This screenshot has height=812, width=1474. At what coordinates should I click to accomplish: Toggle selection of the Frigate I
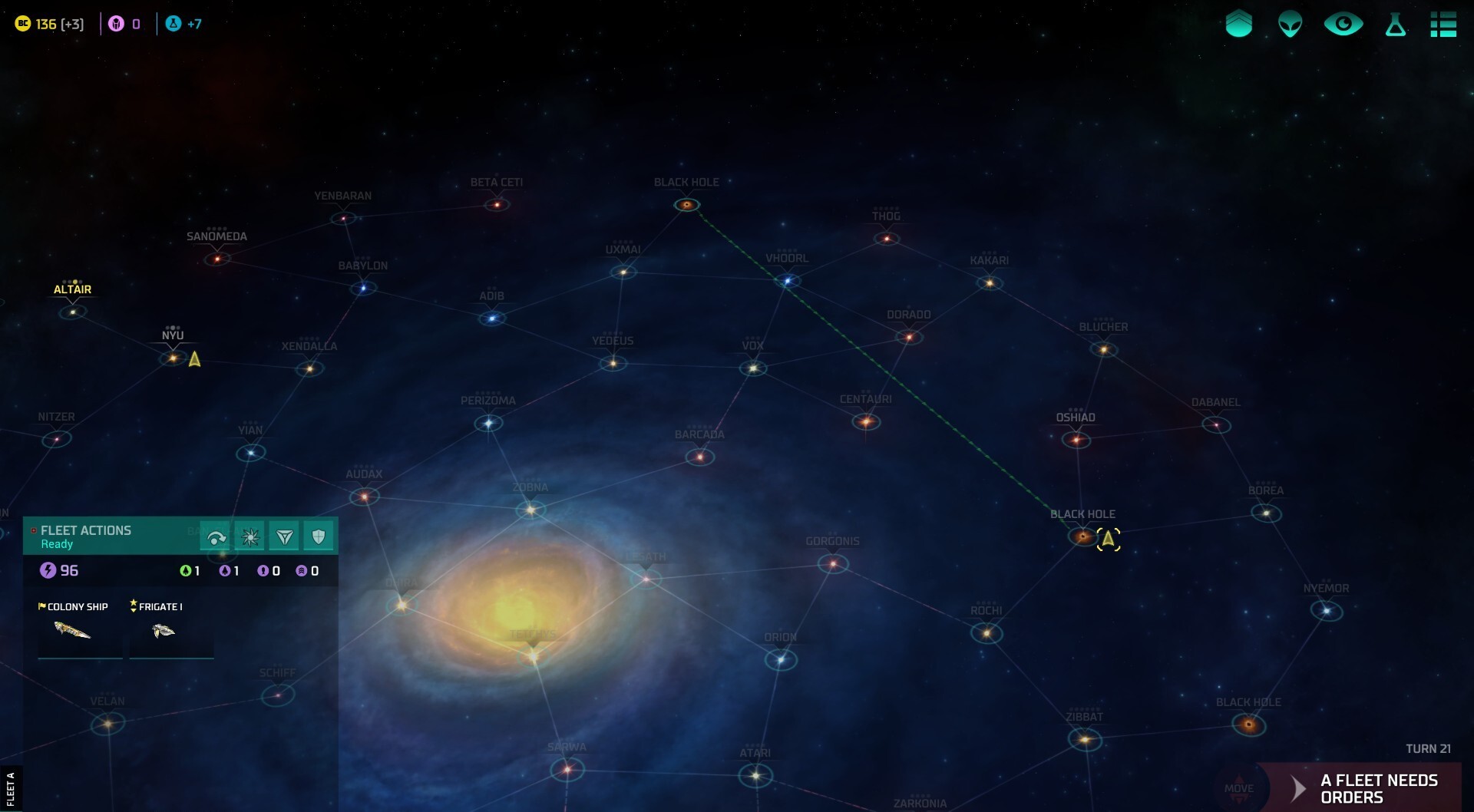coord(170,631)
